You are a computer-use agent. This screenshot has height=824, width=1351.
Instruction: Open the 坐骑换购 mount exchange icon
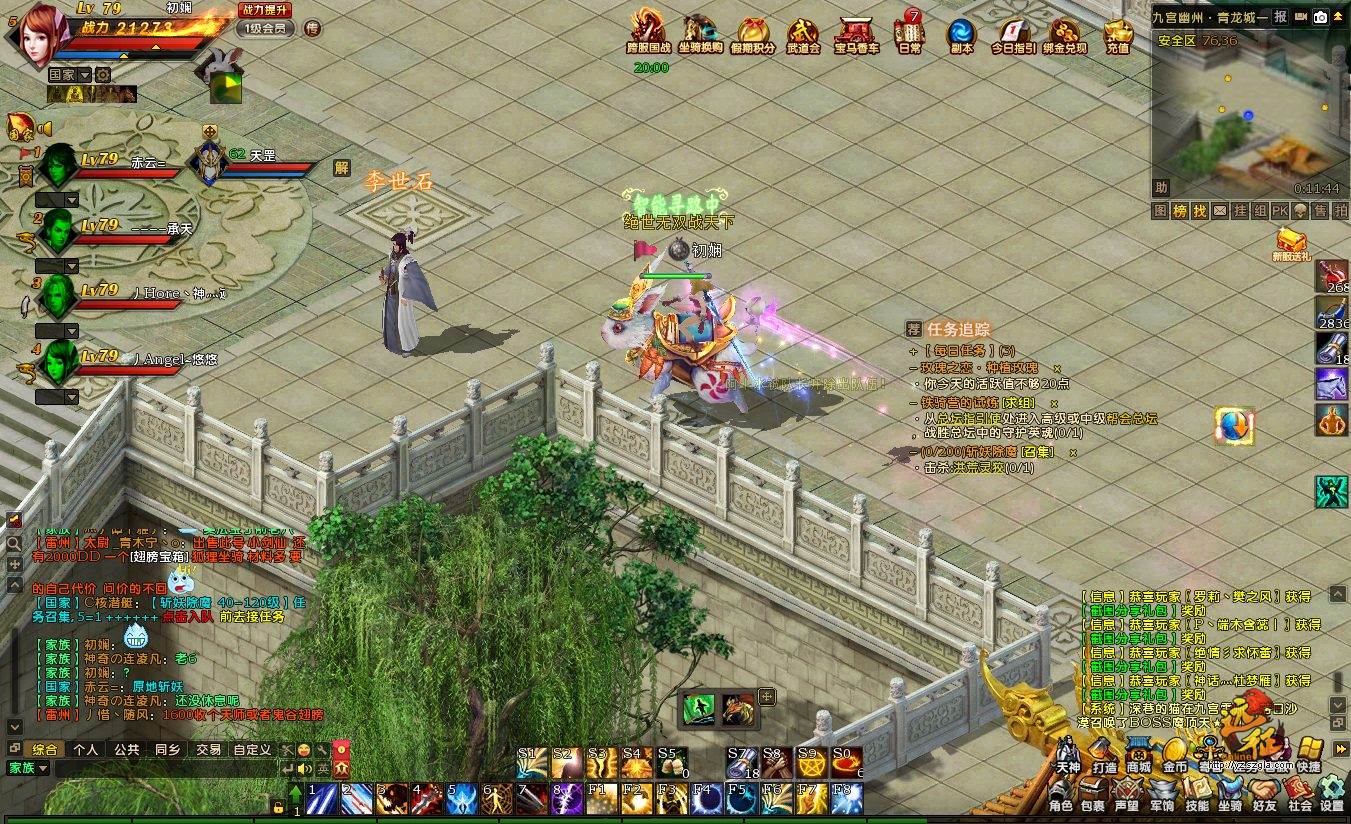tap(700, 32)
